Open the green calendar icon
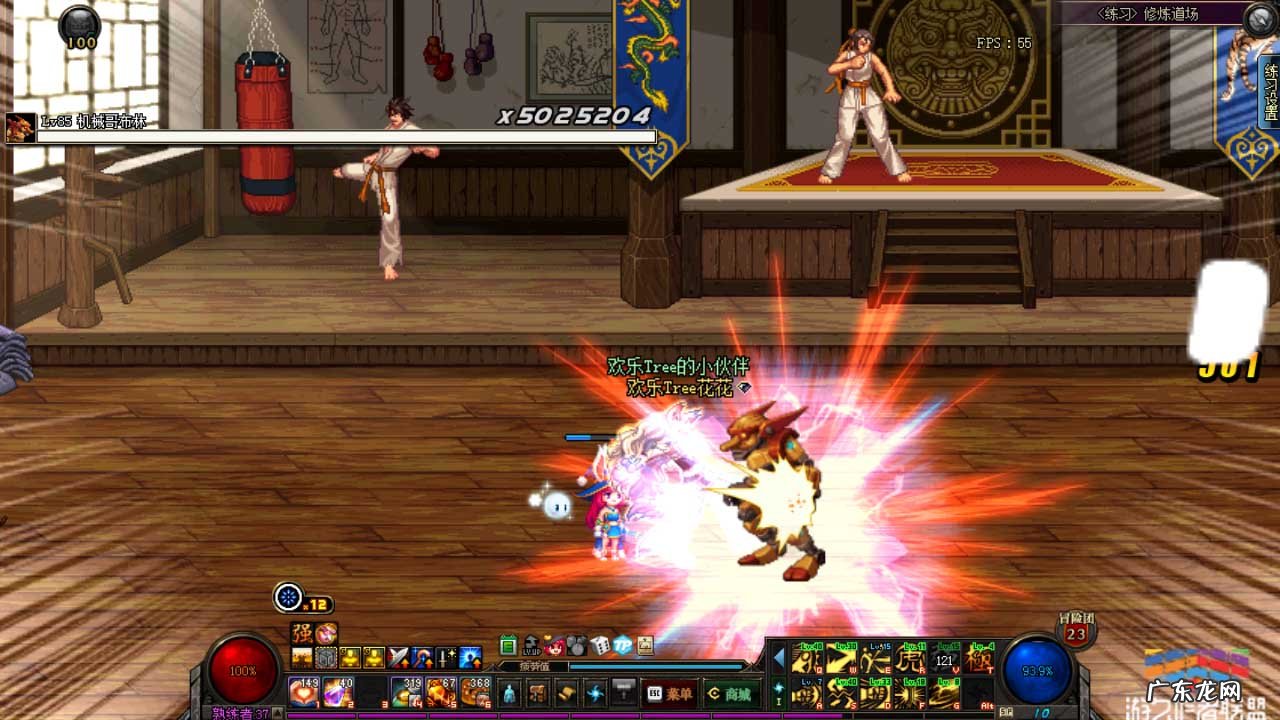This screenshot has height=720, width=1280. [508, 645]
